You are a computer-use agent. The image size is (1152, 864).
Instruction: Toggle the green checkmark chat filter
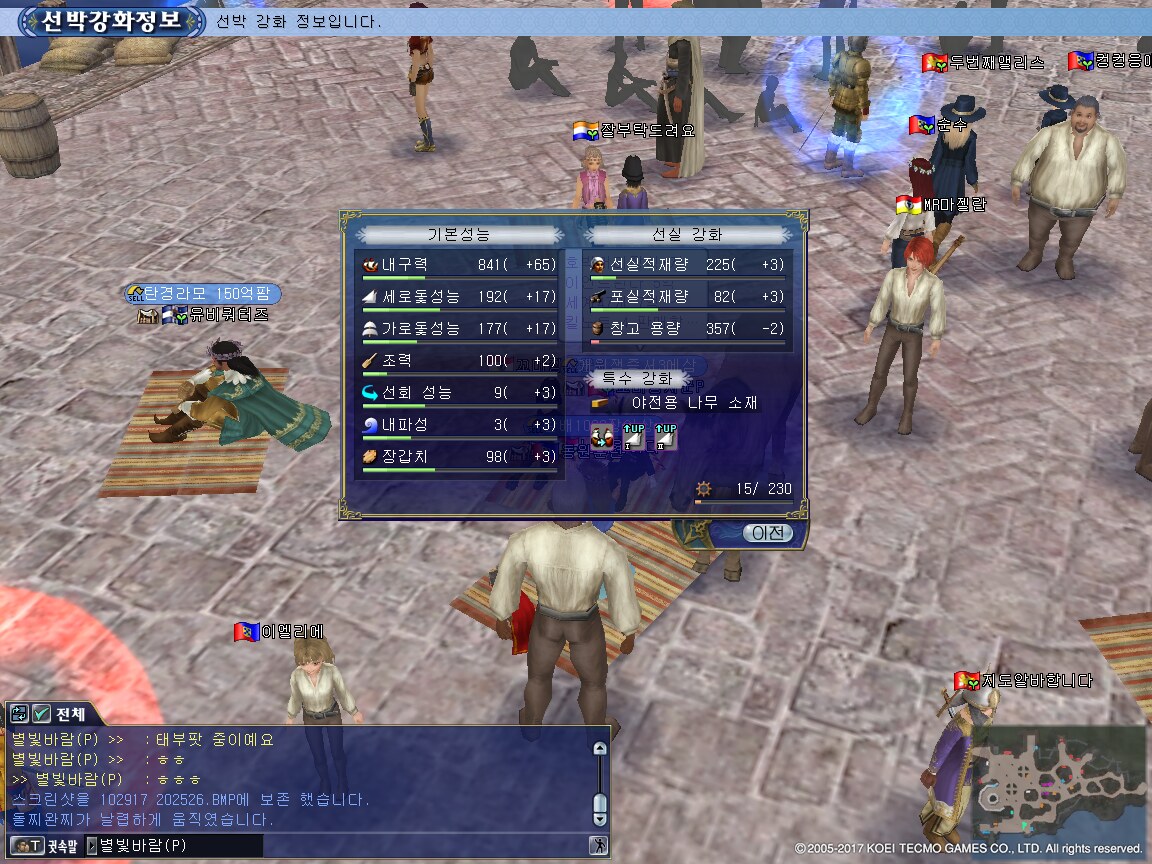[41, 714]
